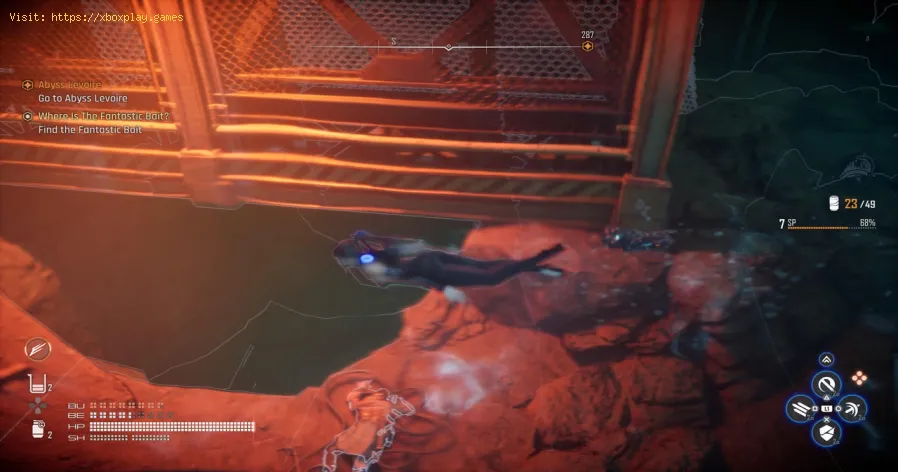Screen dimensions: 898x472
Task: Trigger the top beta skill in wheel
Action: (826, 382)
